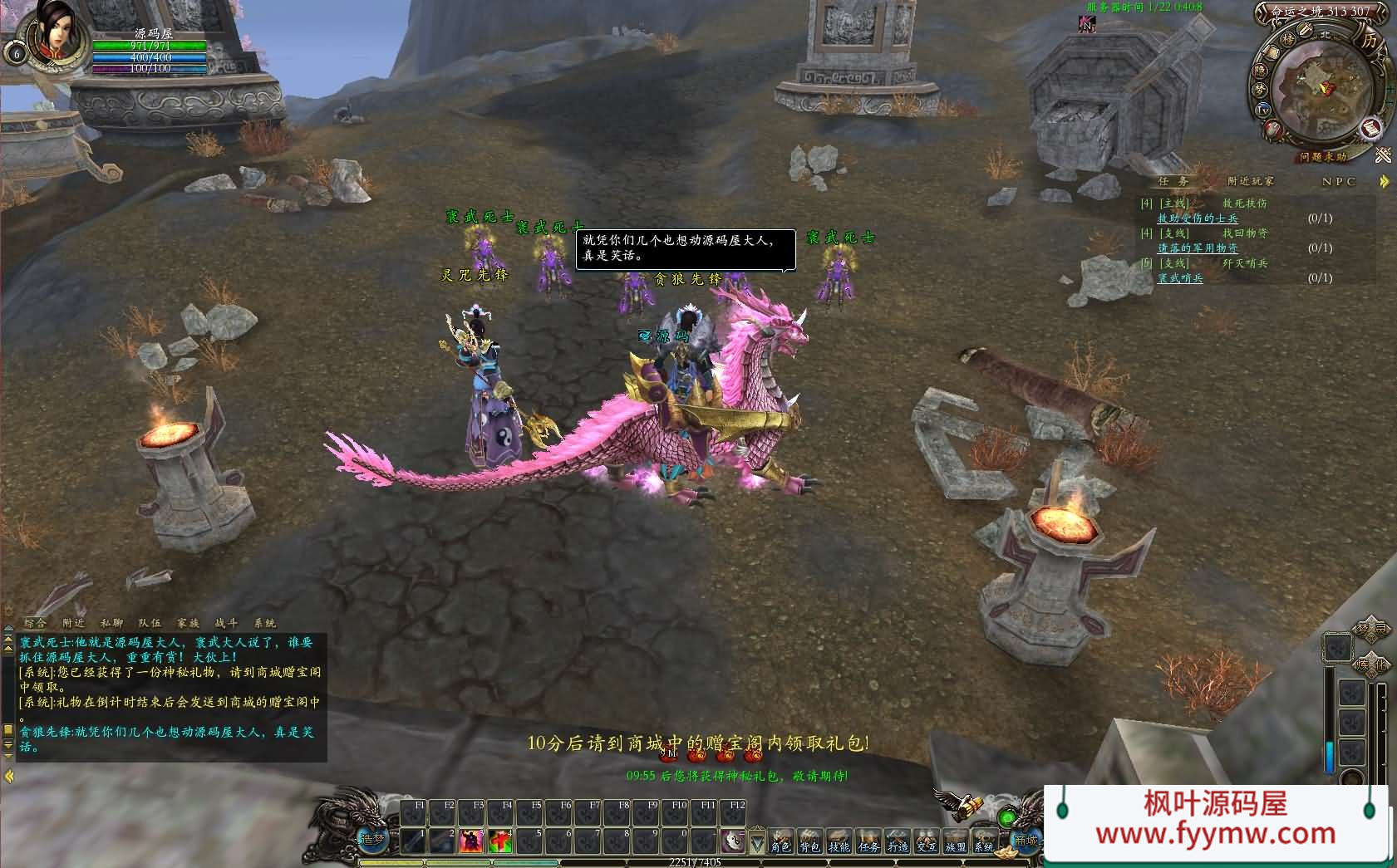
Task: Open the 商城 shop orb
Action: click(x=1026, y=839)
